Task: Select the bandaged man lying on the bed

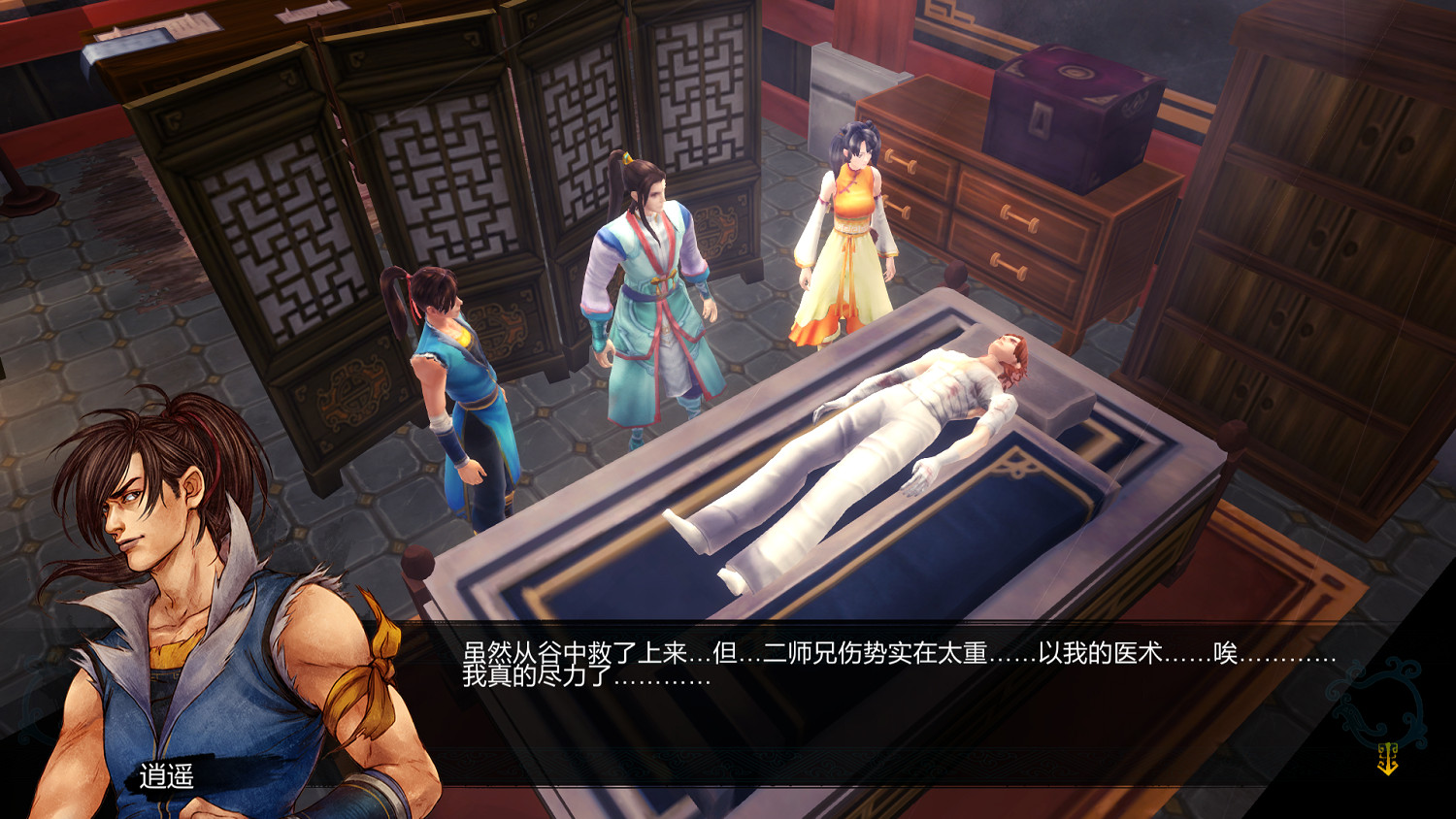Action: pyautogui.click(x=874, y=417)
